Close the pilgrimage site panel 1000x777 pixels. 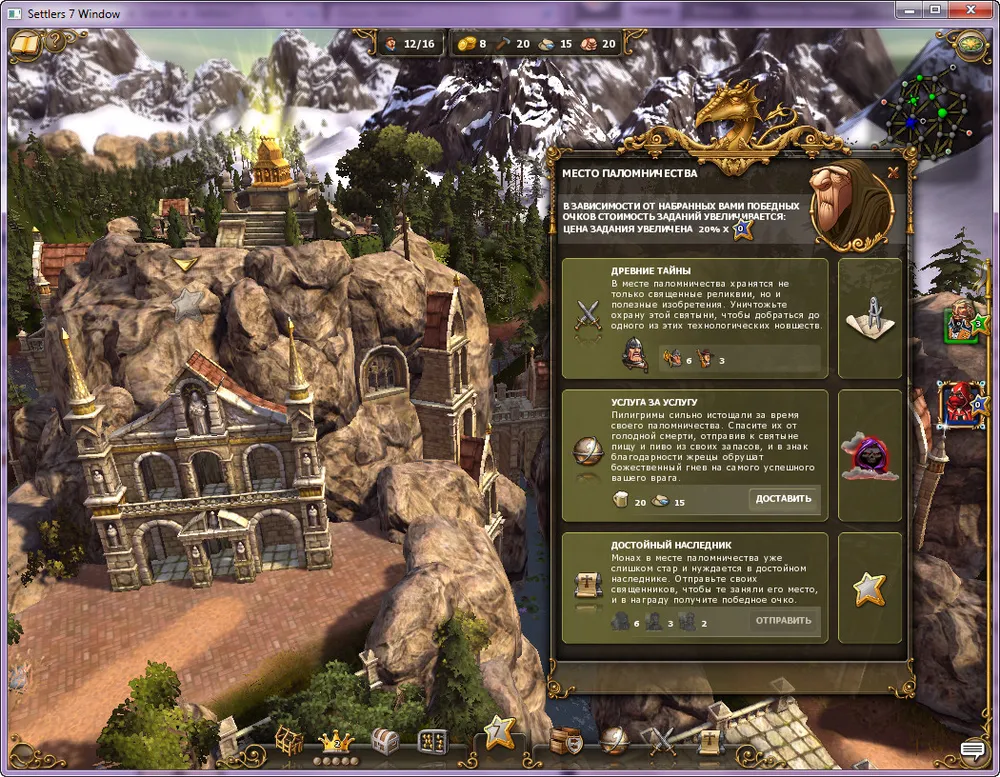tap(893, 172)
